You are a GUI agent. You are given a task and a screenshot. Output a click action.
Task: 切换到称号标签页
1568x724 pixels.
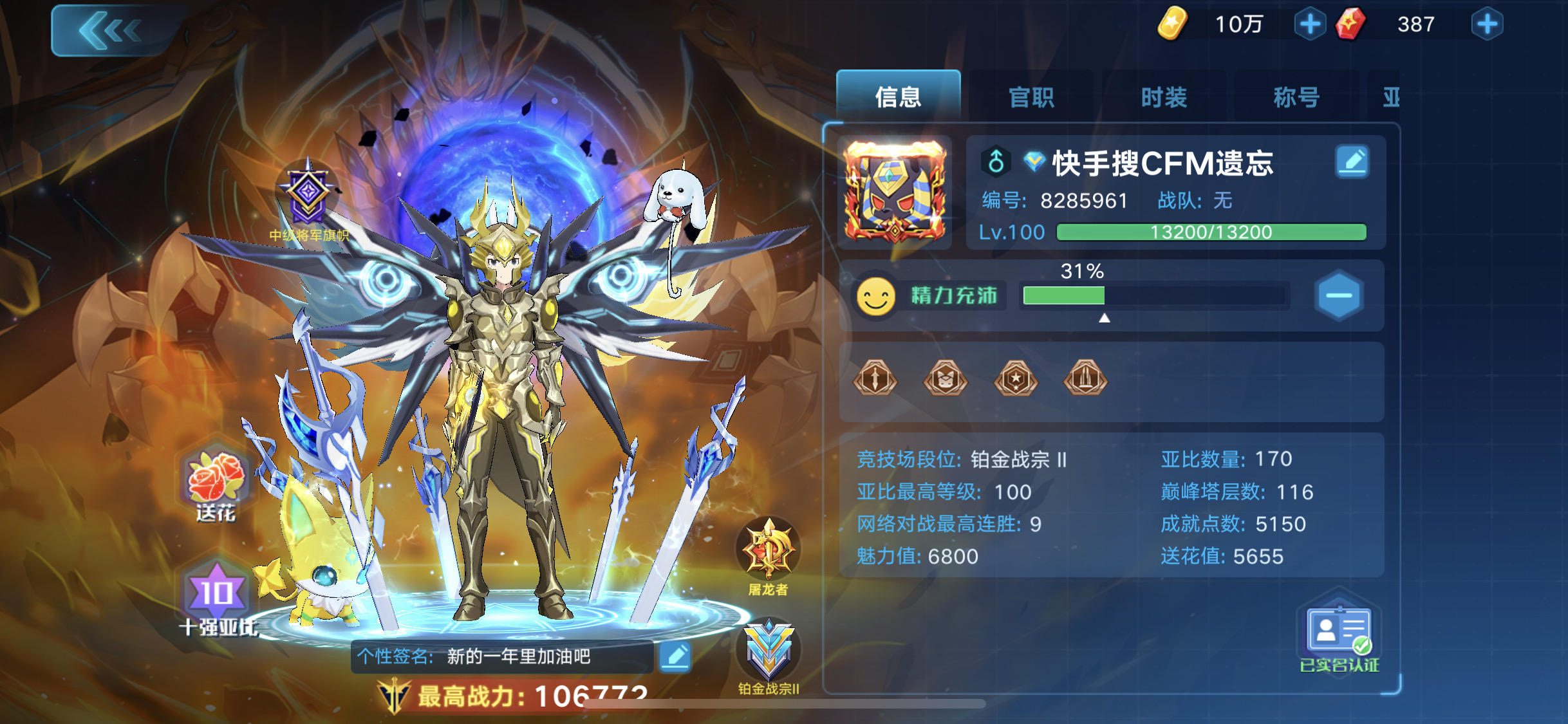pos(1296,97)
